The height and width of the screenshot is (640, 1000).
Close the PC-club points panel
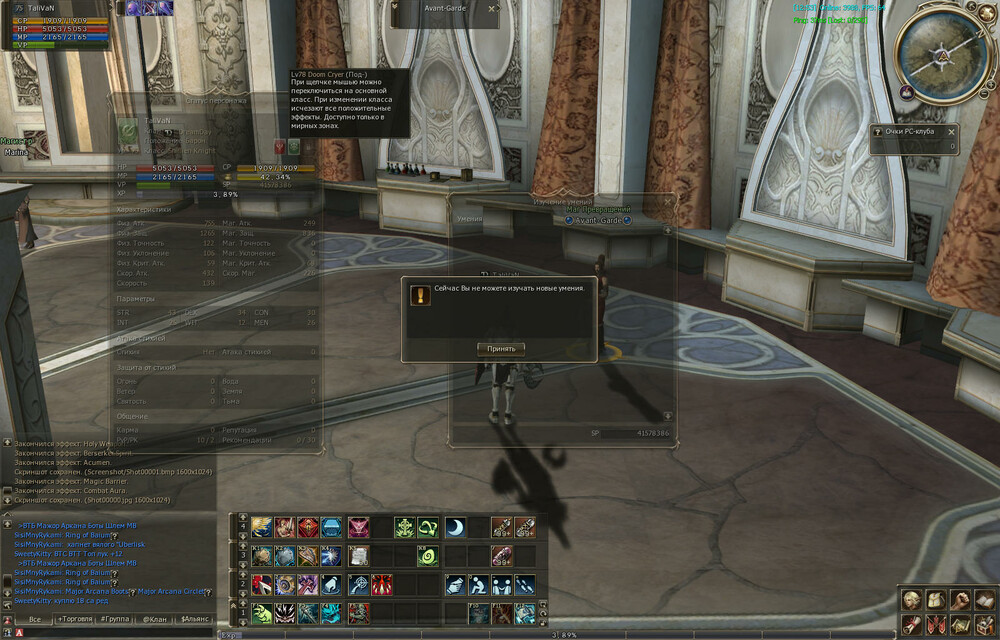coord(952,131)
